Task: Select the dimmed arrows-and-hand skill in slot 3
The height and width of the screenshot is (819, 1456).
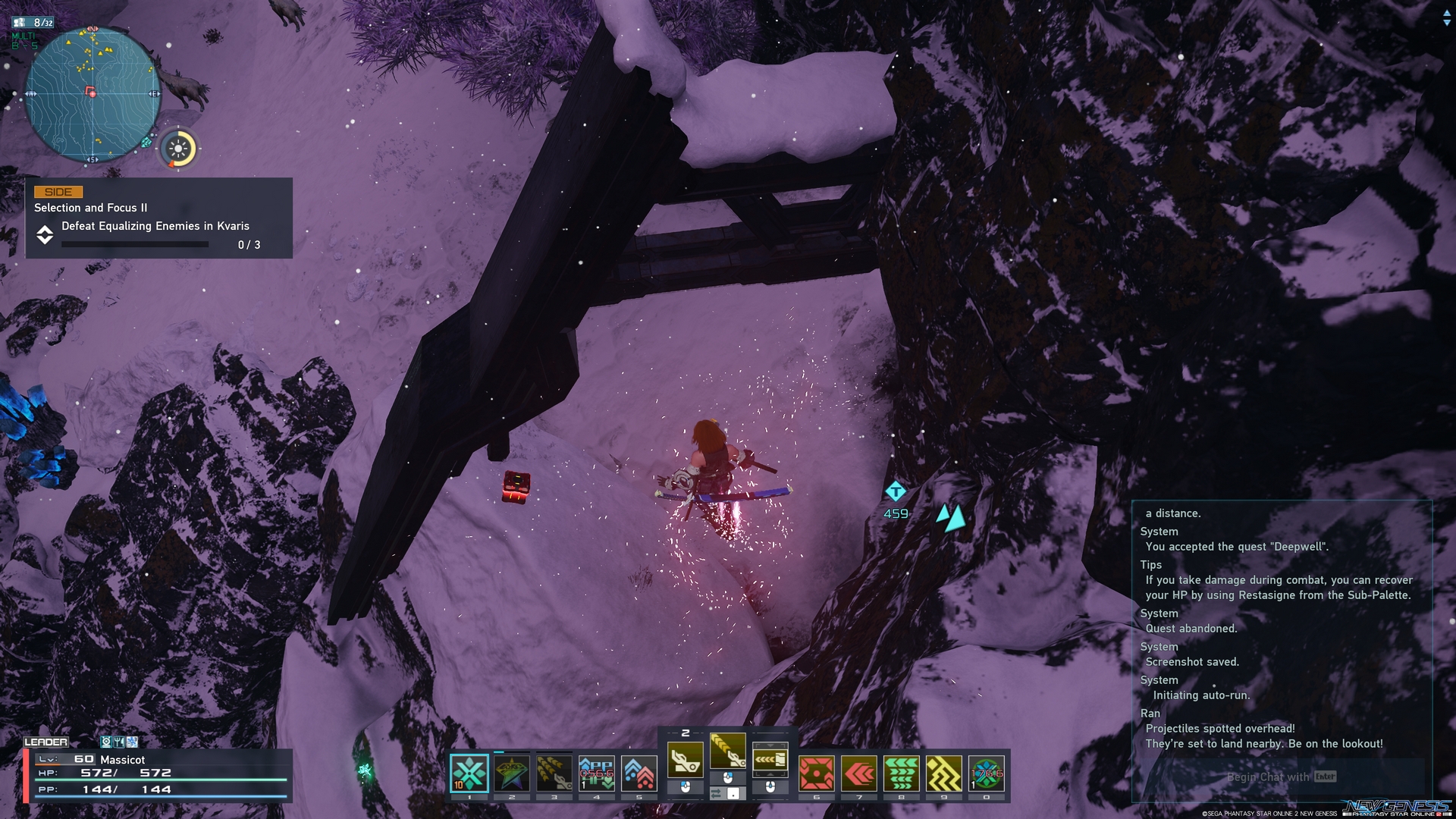Action: 554,773
